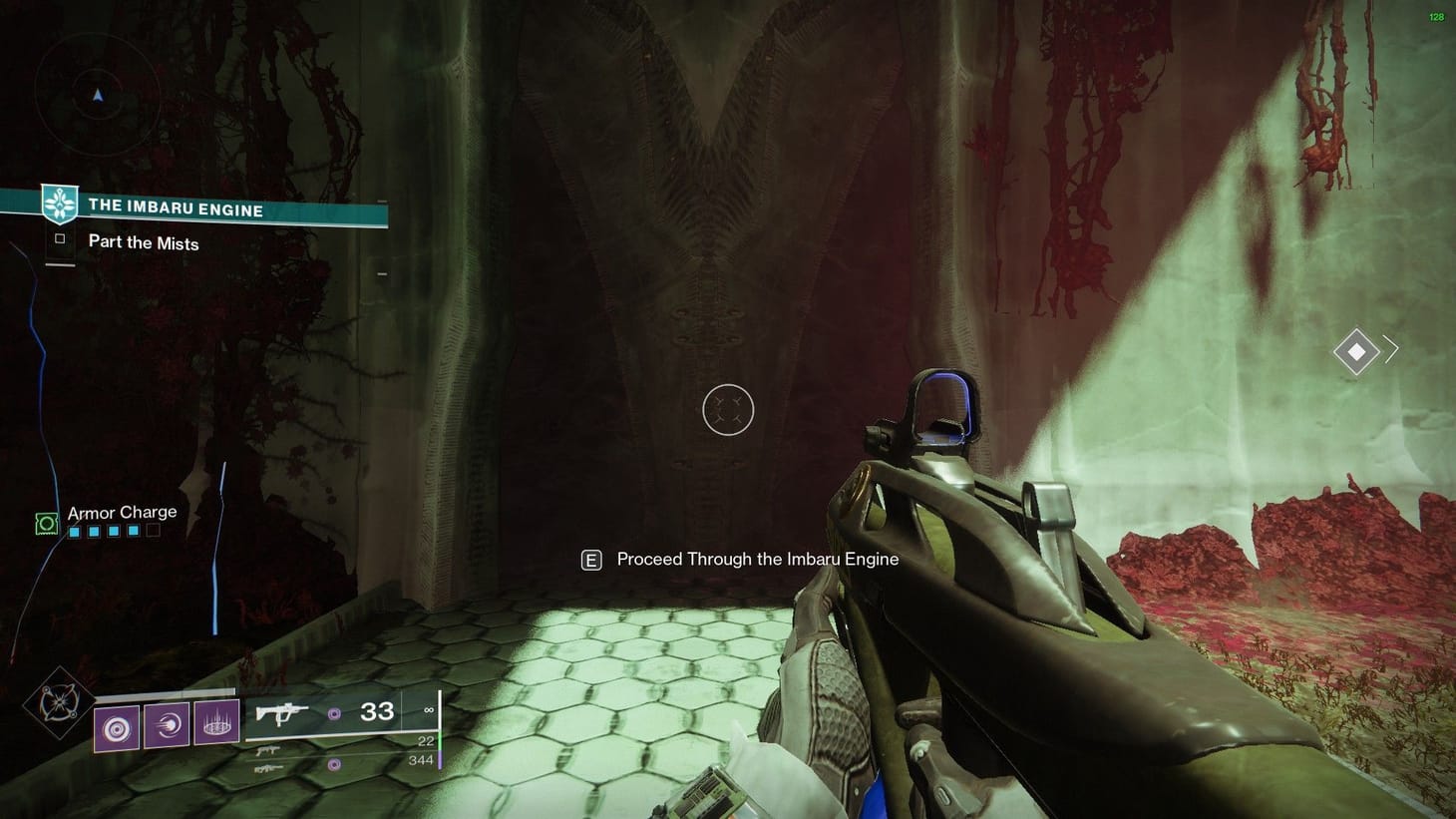Check the Part the Mists objective box
The height and width of the screenshot is (819, 1456).
(x=60, y=238)
